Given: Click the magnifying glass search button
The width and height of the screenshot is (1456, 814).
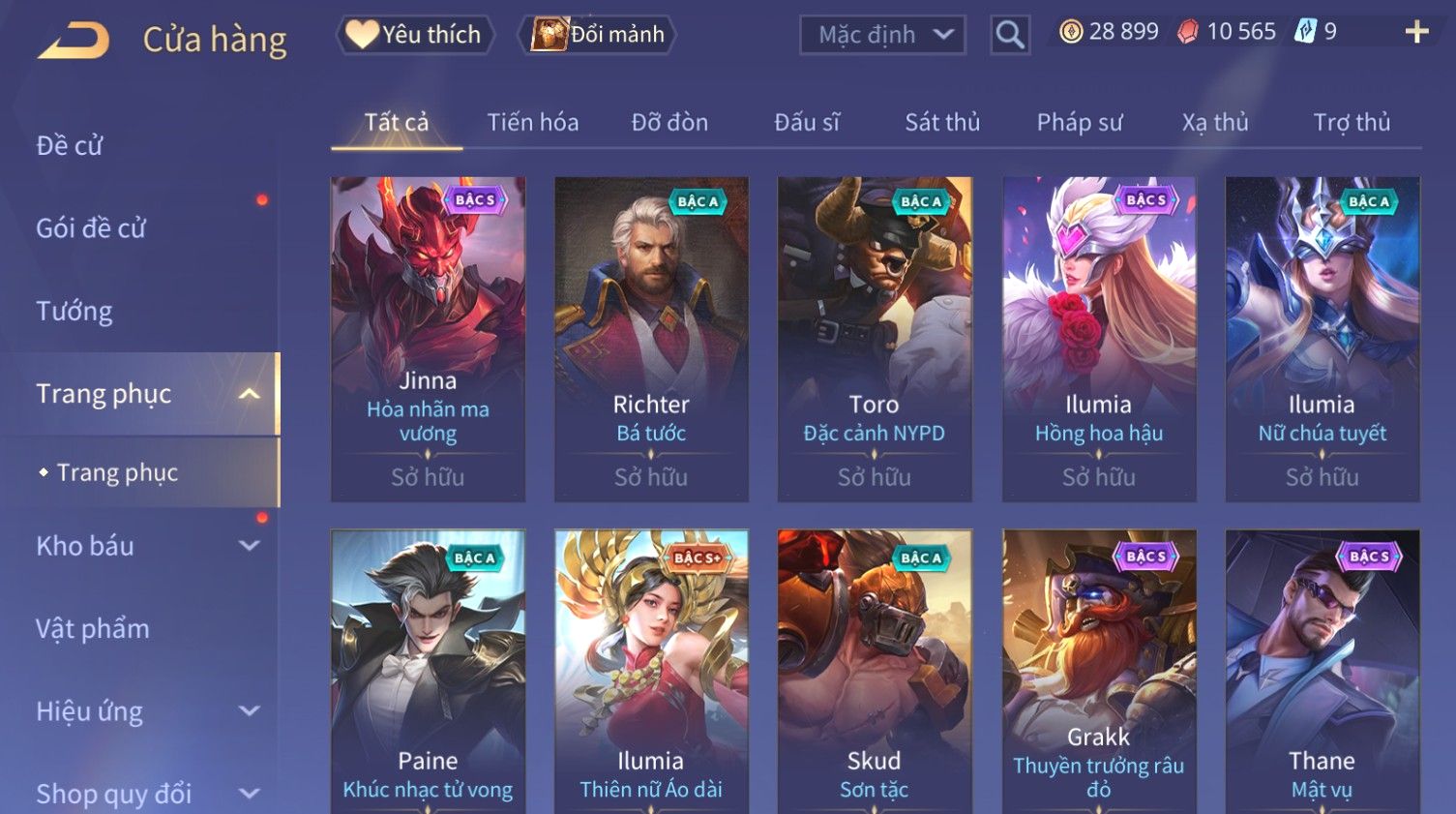Looking at the screenshot, I should [1010, 35].
